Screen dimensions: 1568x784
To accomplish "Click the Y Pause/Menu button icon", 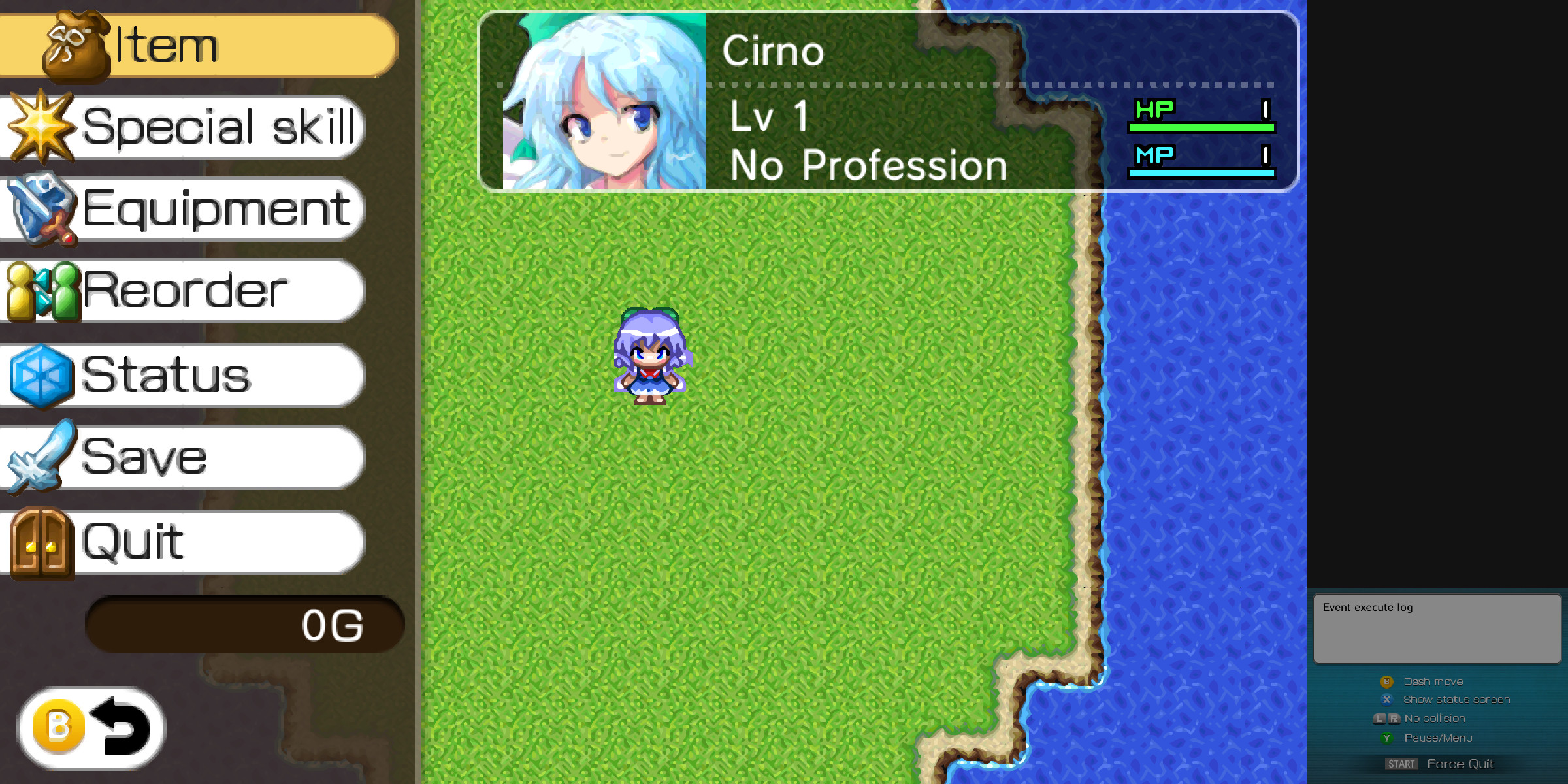I will (x=1386, y=737).
